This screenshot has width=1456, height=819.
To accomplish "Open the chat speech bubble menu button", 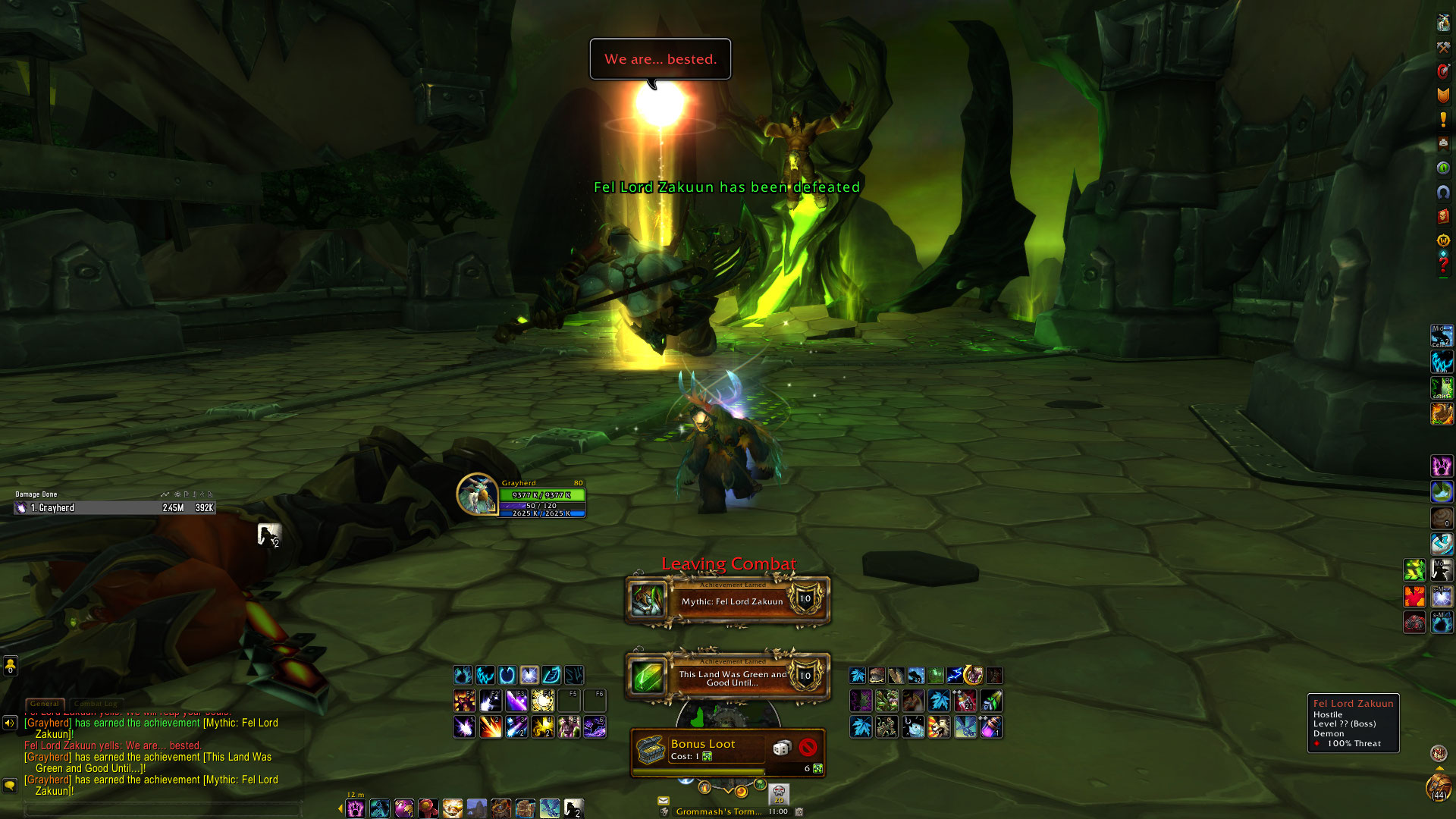I will (x=10, y=785).
